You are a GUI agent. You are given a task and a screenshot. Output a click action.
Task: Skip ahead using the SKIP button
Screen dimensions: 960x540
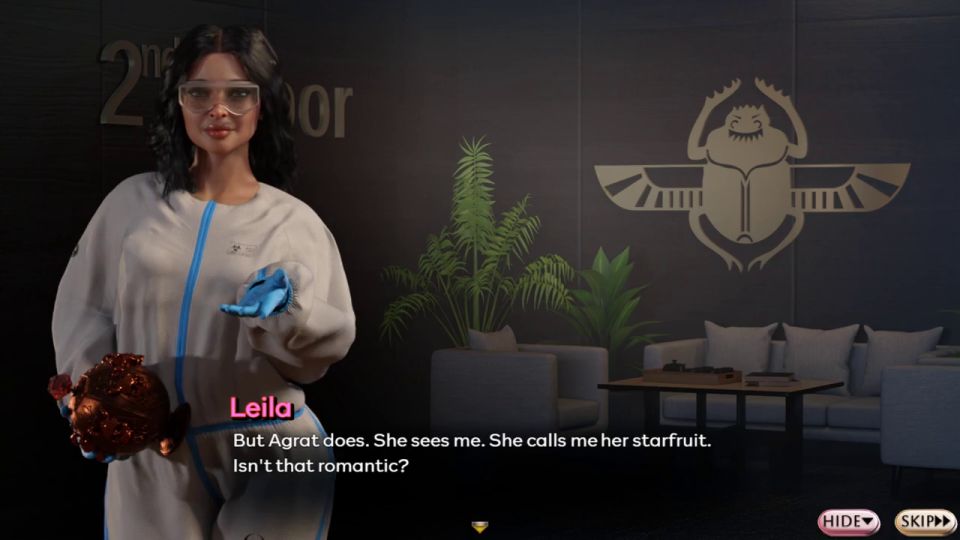925,521
